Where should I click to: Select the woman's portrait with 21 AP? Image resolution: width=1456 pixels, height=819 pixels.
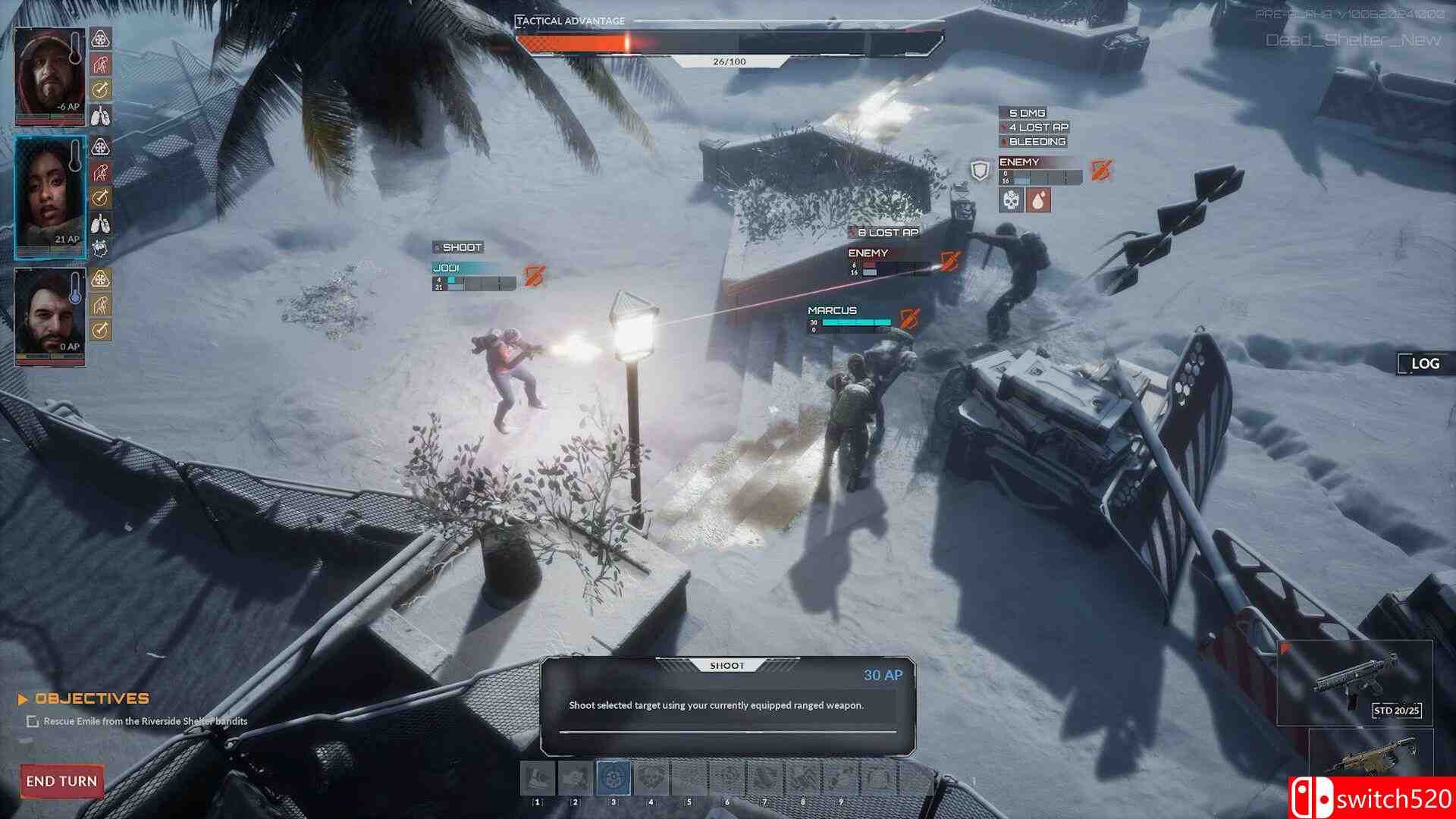tap(50, 197)
